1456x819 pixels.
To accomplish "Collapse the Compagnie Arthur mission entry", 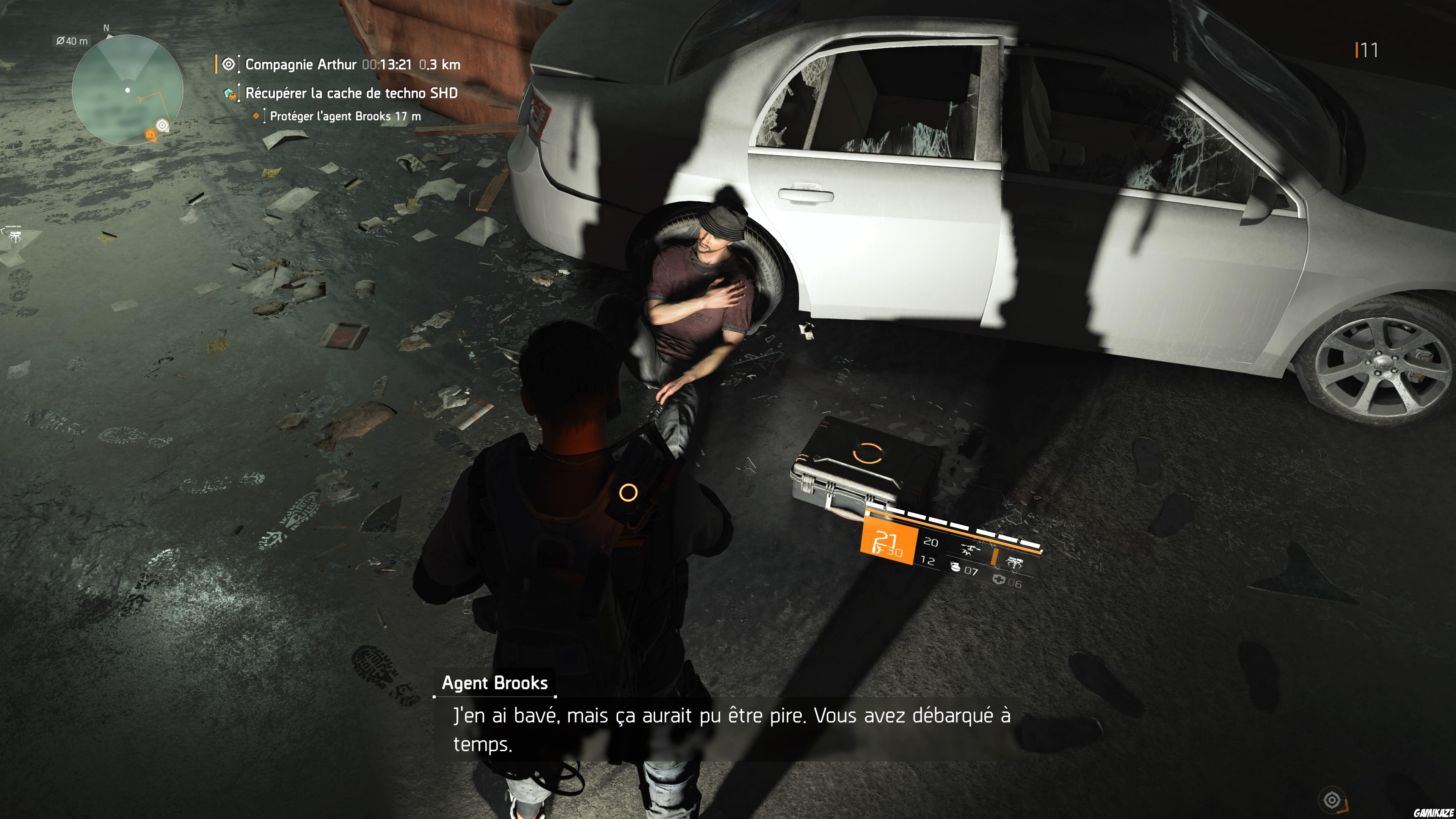I will pos(300,64).
